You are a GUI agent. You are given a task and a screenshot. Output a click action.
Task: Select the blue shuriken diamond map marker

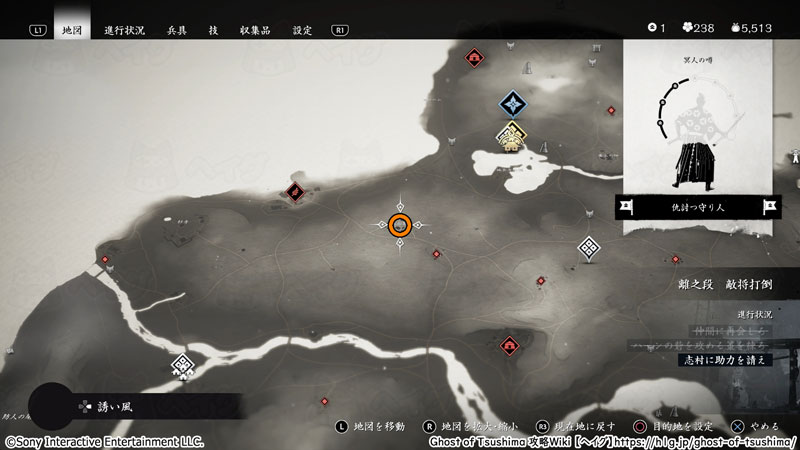click(513, 103)
